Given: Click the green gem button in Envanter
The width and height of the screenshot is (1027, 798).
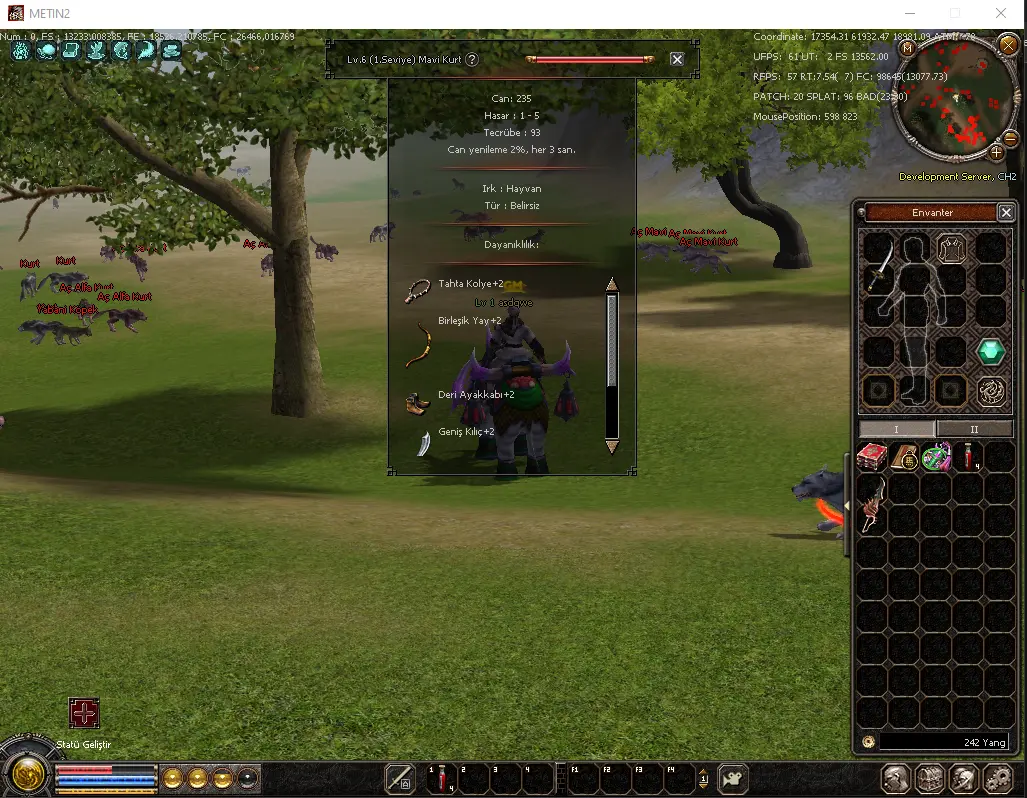Looking at the screenshot, I should point(990,352).
